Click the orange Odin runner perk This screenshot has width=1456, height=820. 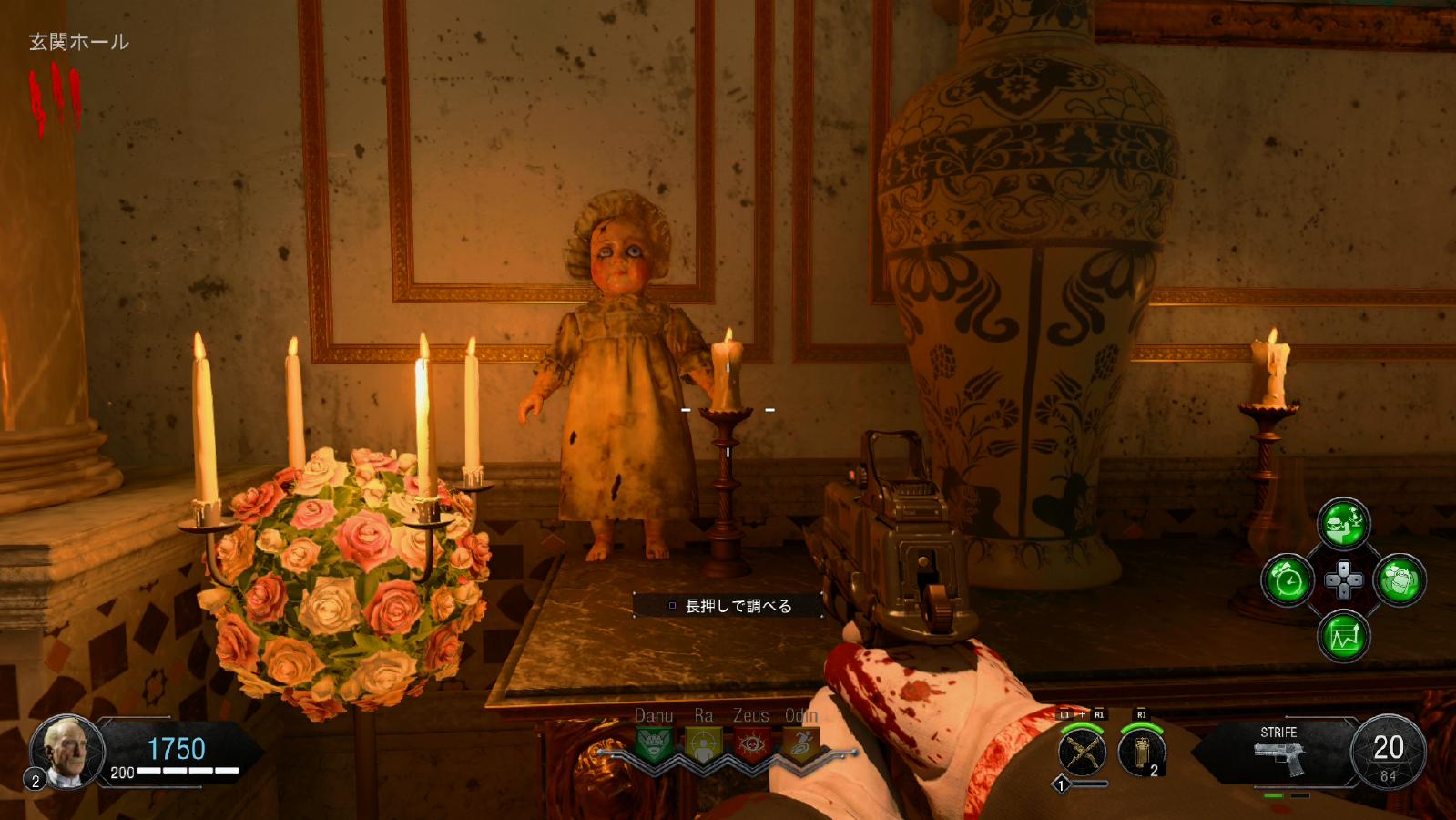click(x=800, y=743)
